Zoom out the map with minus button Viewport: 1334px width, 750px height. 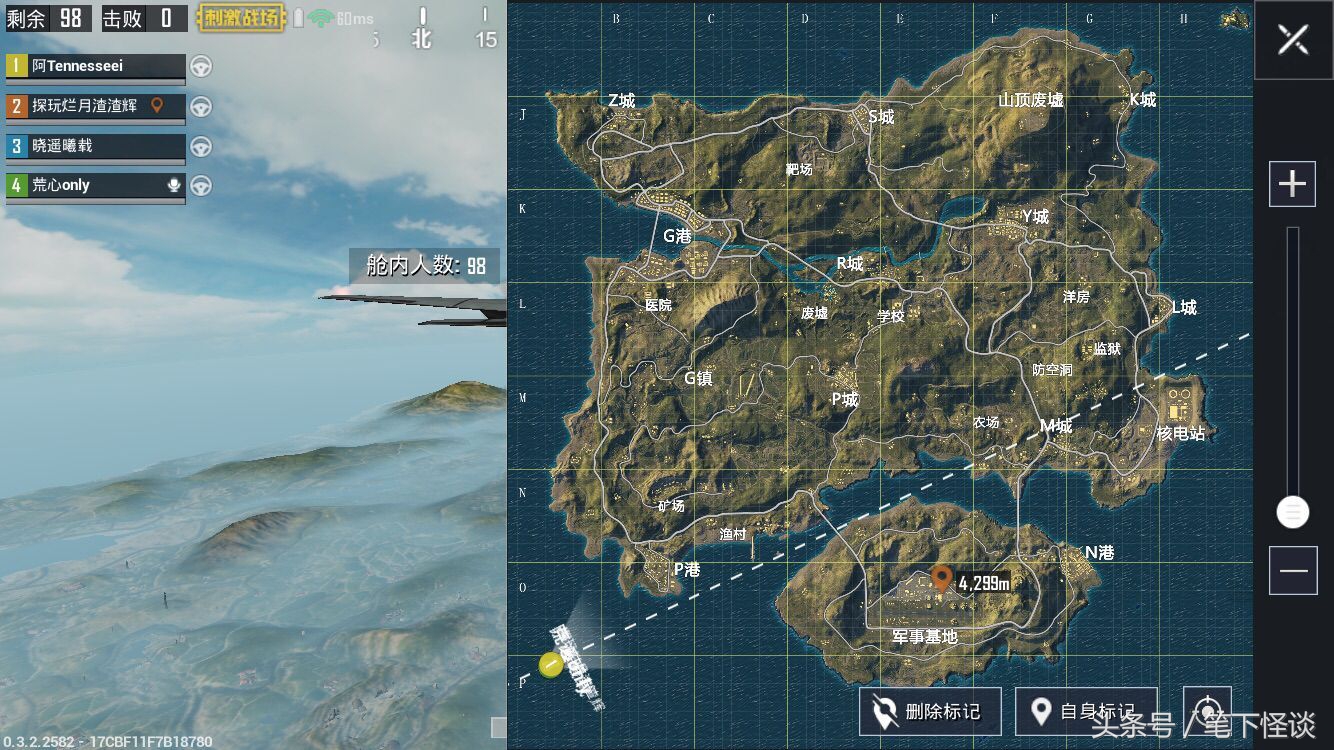[1292, 571]
